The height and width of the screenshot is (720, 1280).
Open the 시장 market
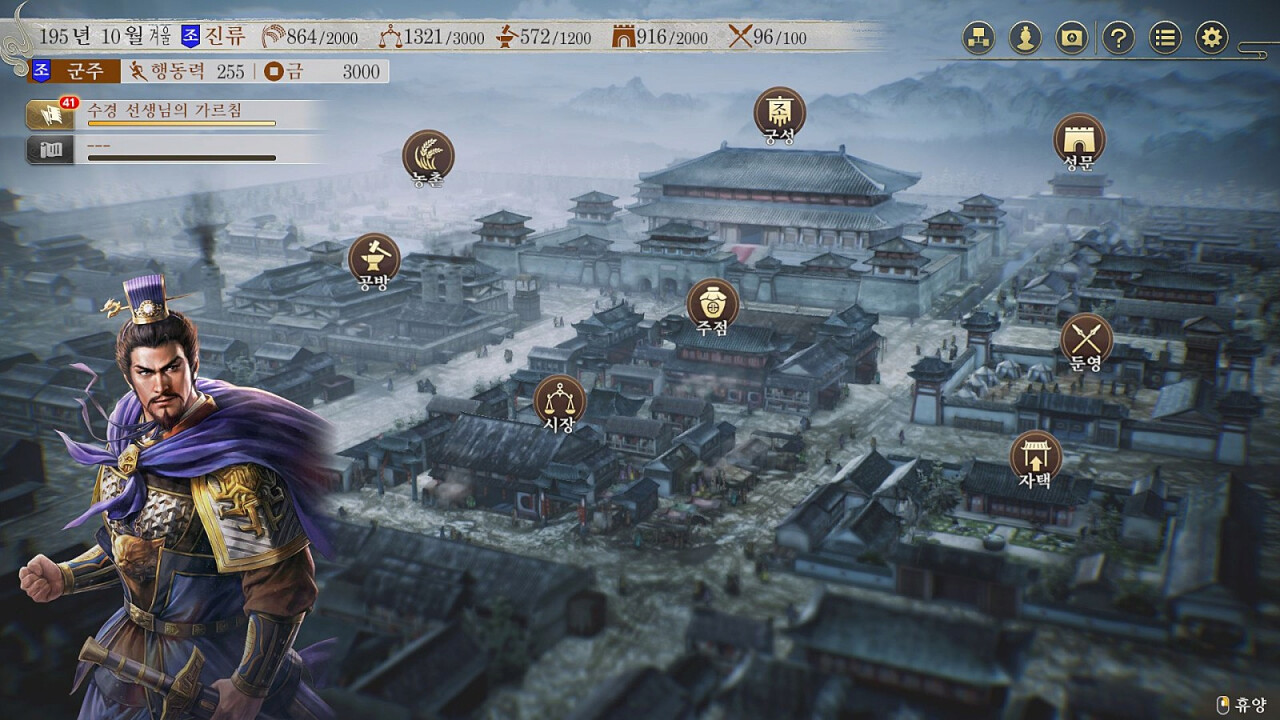(559, 400)
